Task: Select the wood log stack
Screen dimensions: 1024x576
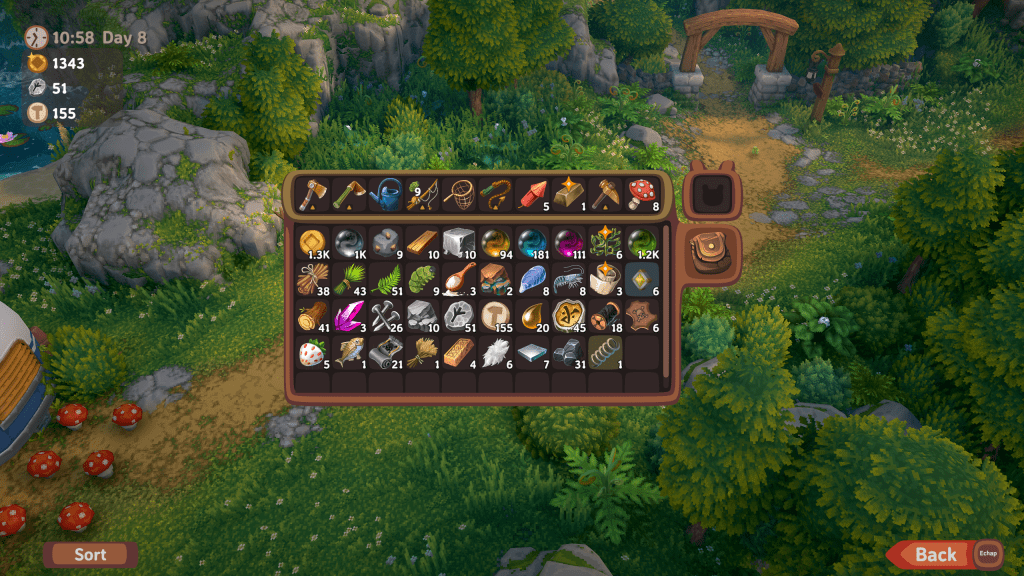Action: point(313,317)
